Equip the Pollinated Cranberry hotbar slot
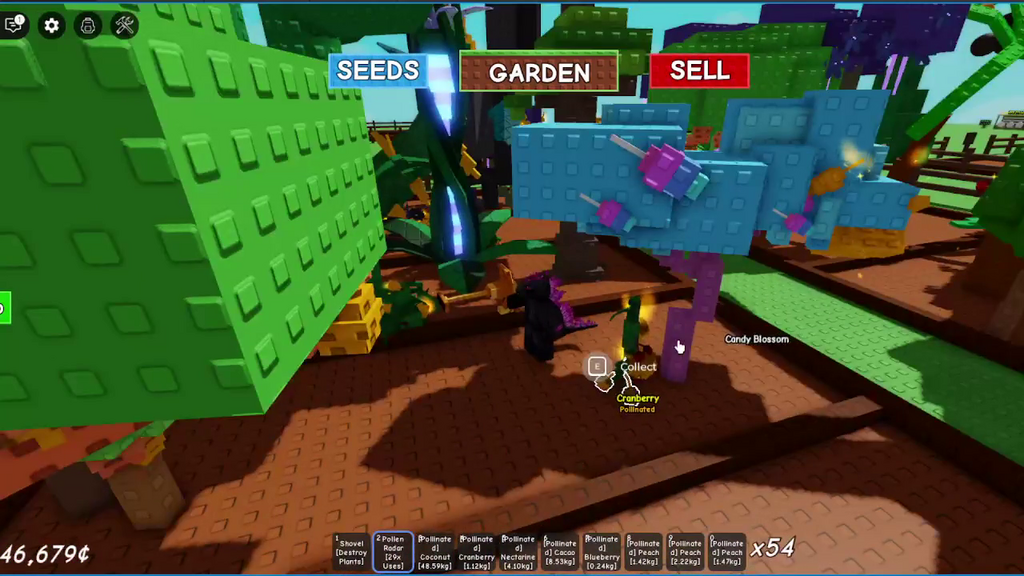This screenshot has height=576, width=1024. coord(477,551)
